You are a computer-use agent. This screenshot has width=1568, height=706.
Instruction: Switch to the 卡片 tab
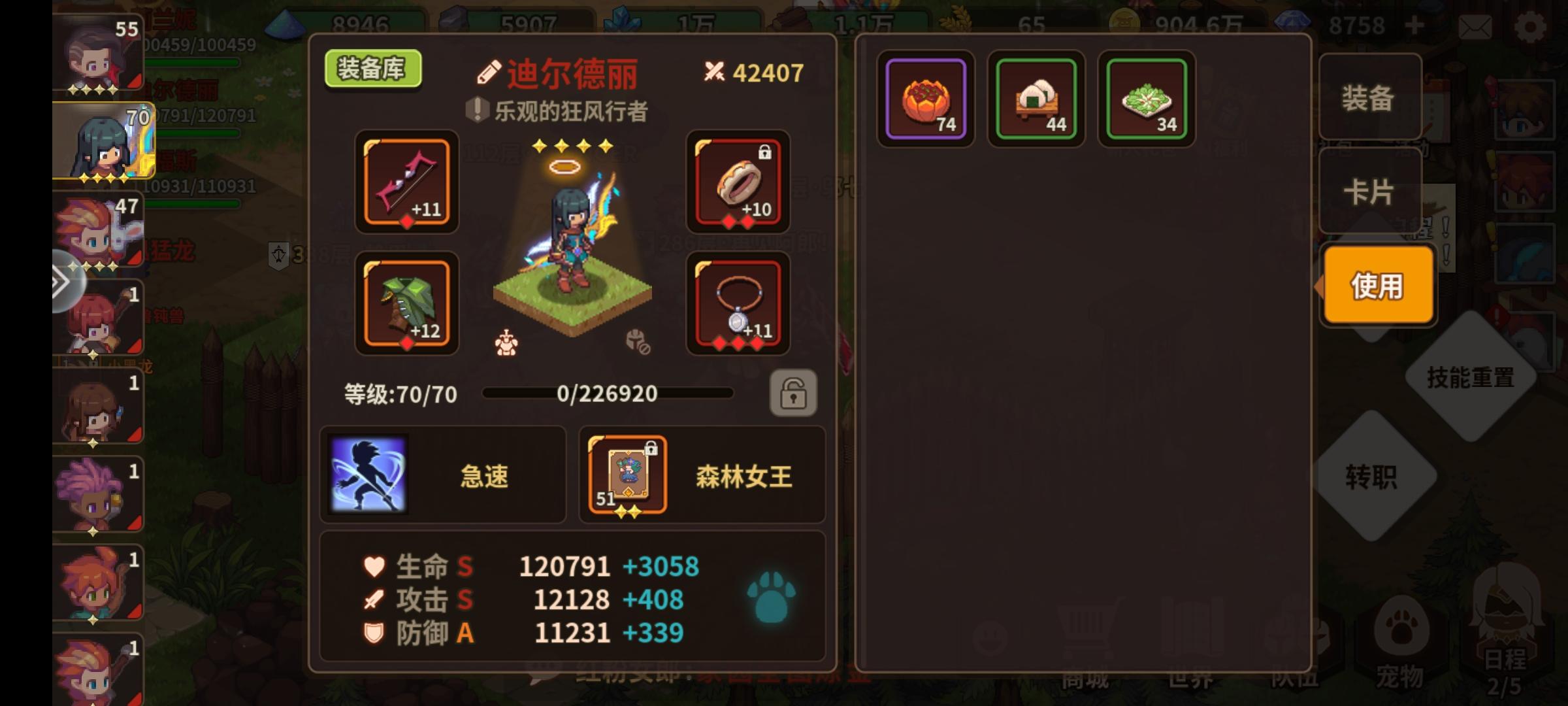1371,192
